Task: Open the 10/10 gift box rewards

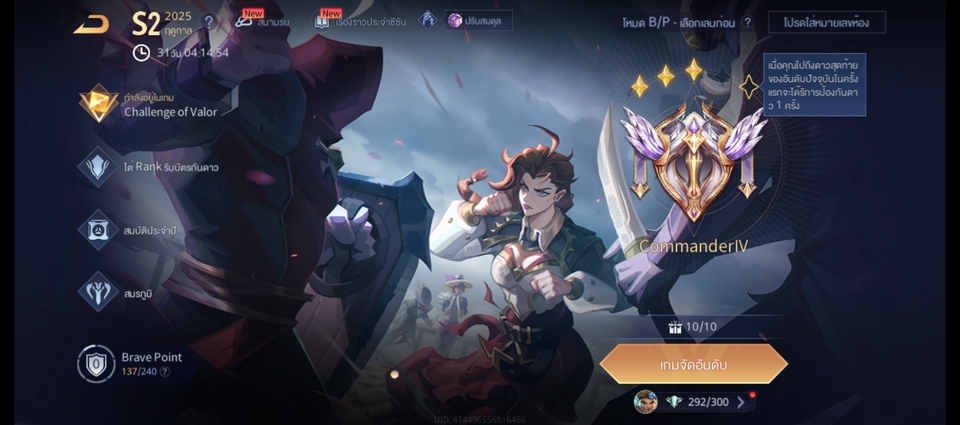Action: coord(693,327)
